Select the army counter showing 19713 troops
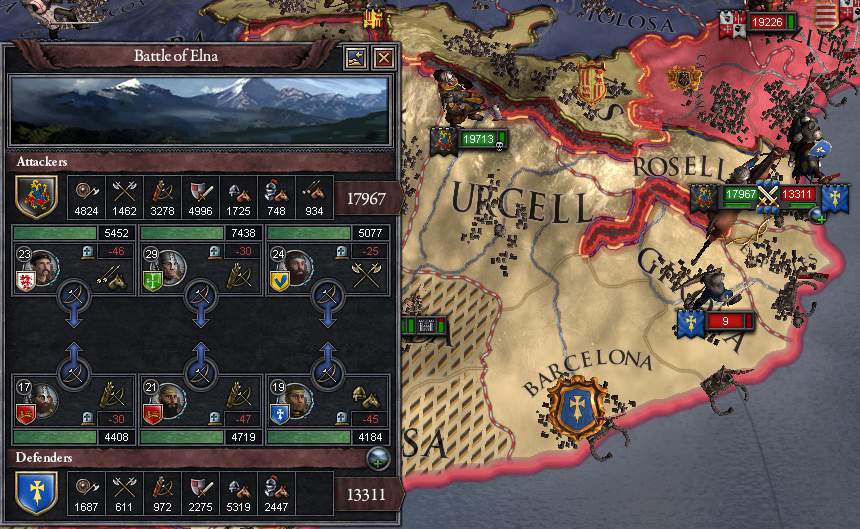This screenshot has height=529, width=860. (478, 139)
